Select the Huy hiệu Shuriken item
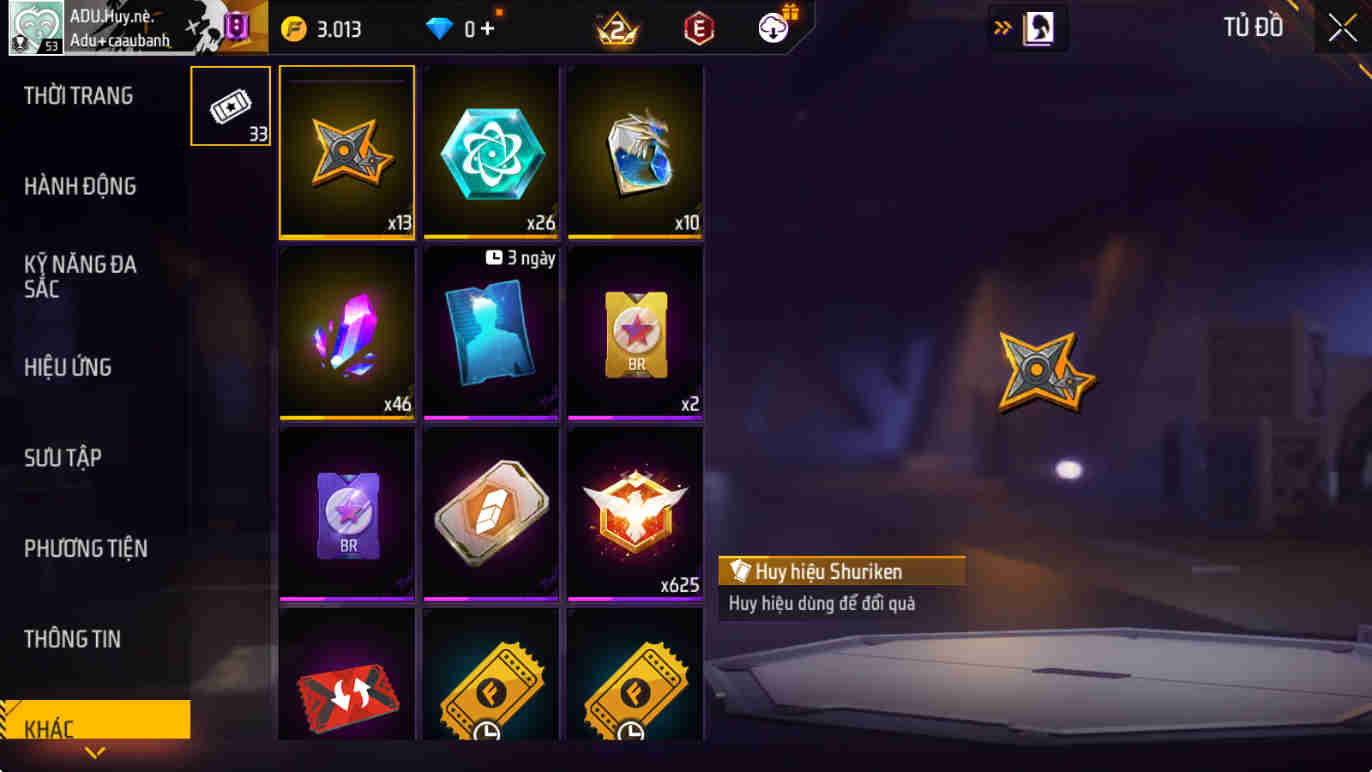This screenshot has width=1372, height=772. [x=346, y=150]
